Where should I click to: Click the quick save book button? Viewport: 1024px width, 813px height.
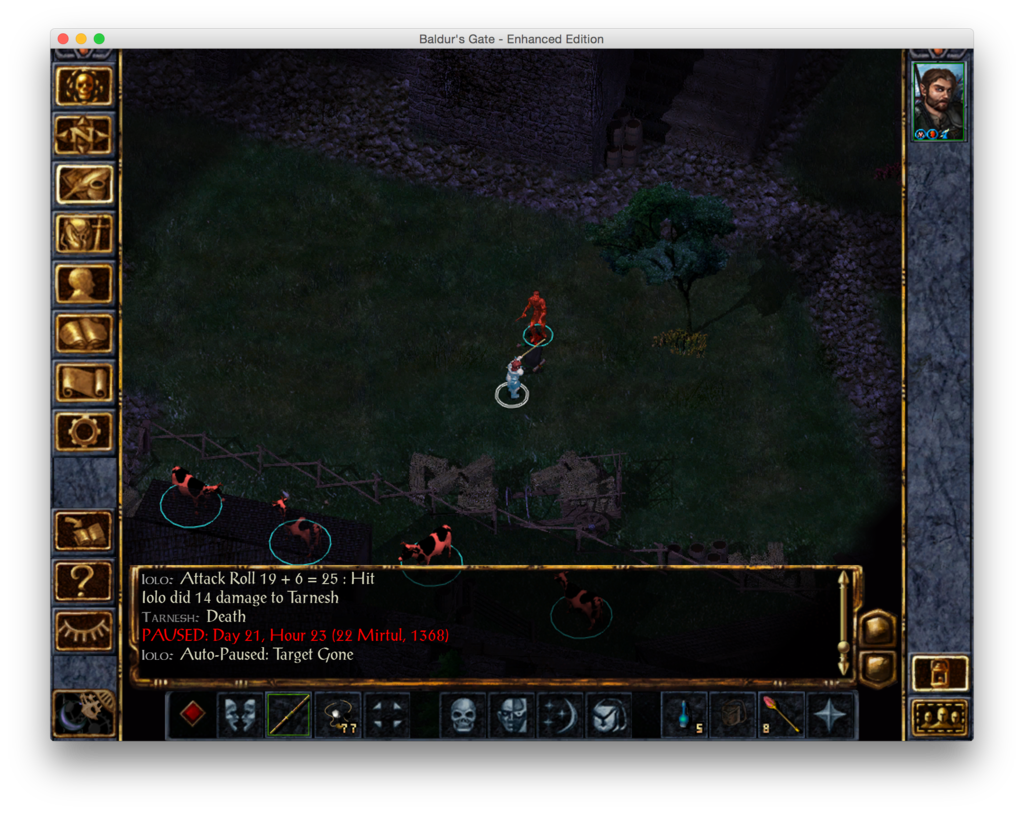(84, 530)
